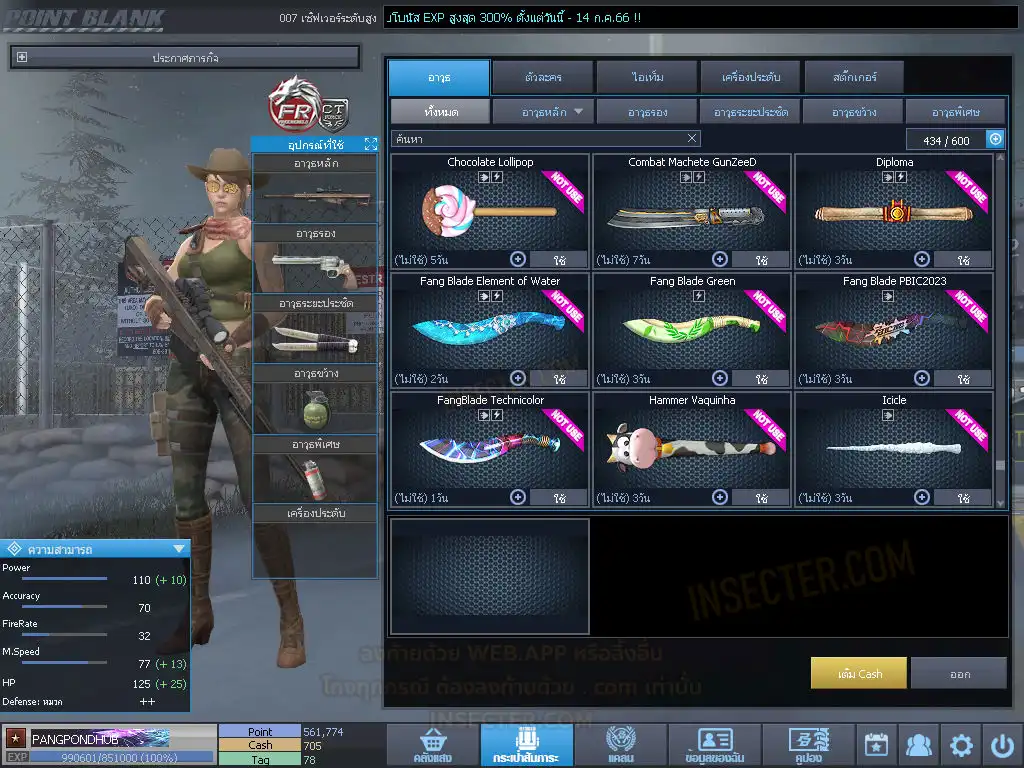Select the สติ๊กเกอร์ sticker tab

tap(854, 77)
